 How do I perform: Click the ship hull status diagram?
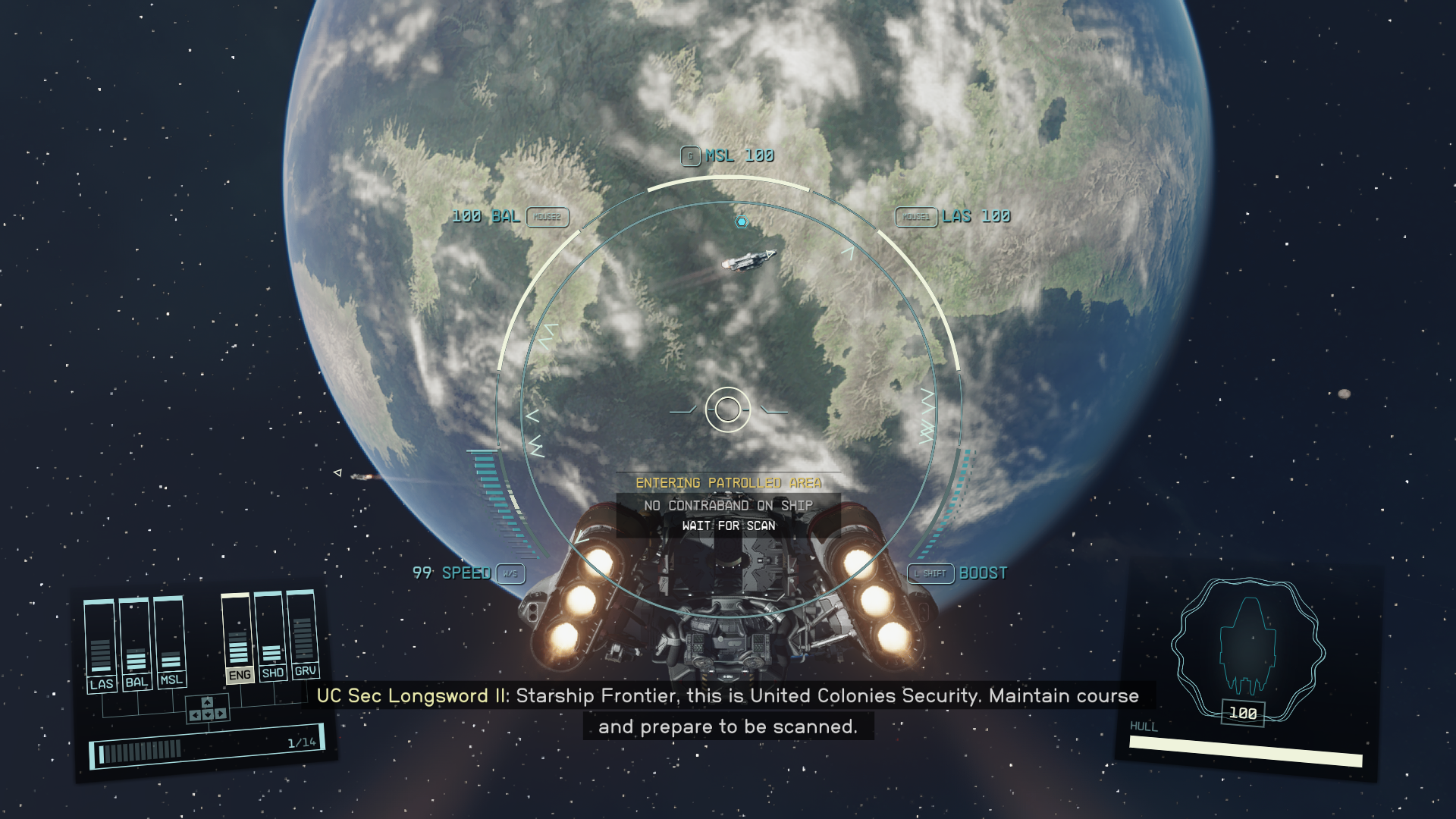tap(1247, 647)
